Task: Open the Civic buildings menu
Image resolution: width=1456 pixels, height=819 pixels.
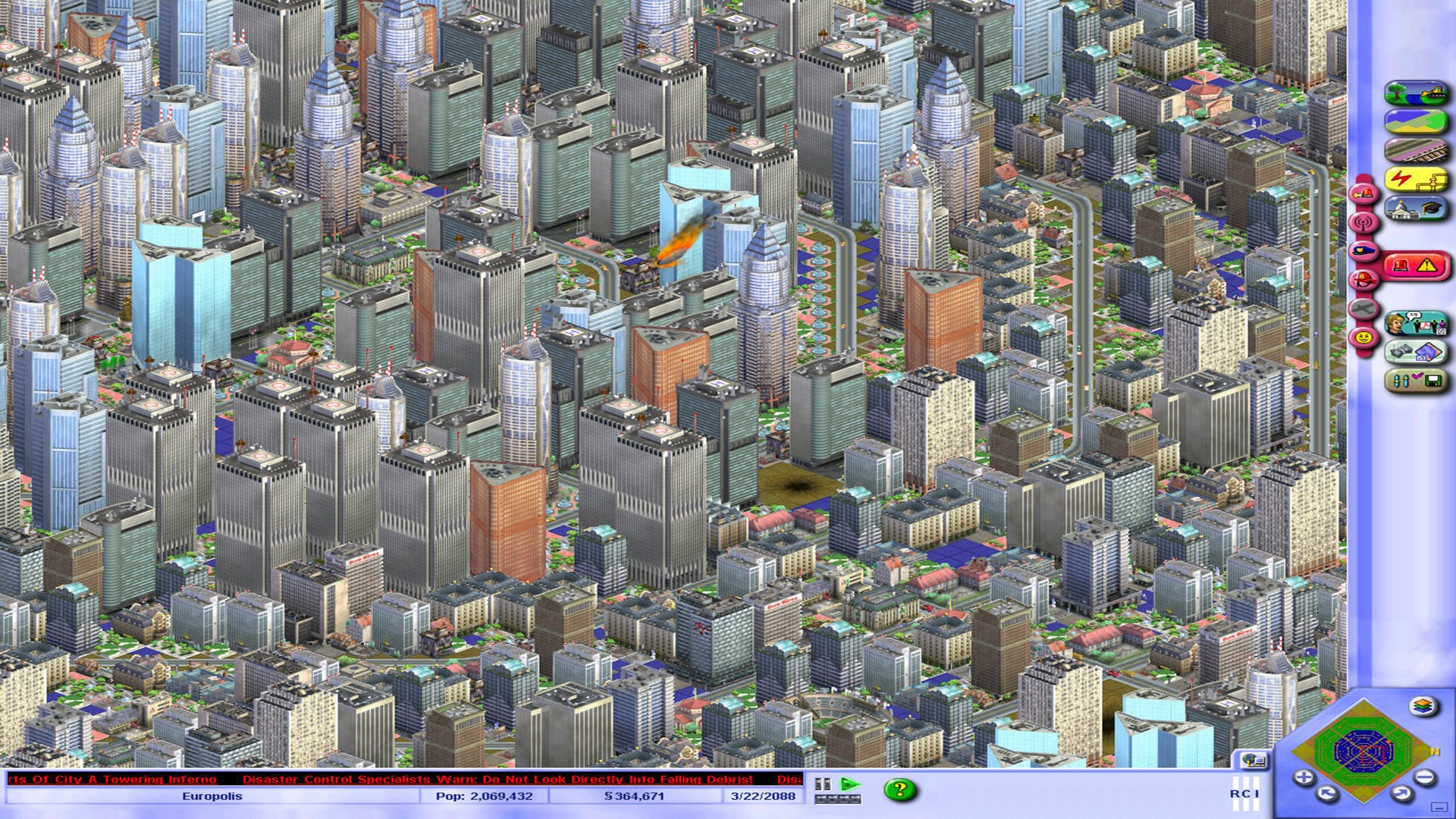Action: point(1417,207)
